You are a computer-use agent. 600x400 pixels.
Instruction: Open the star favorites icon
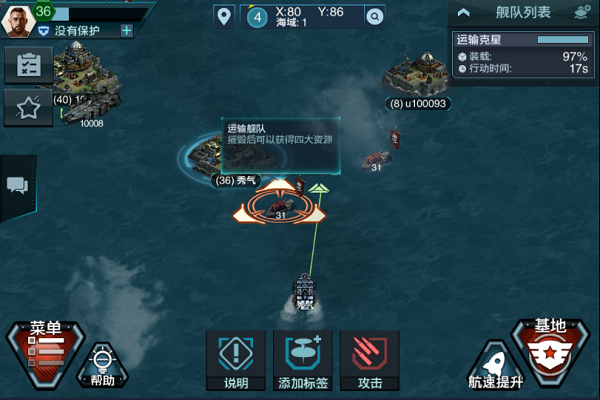point(28,108)
